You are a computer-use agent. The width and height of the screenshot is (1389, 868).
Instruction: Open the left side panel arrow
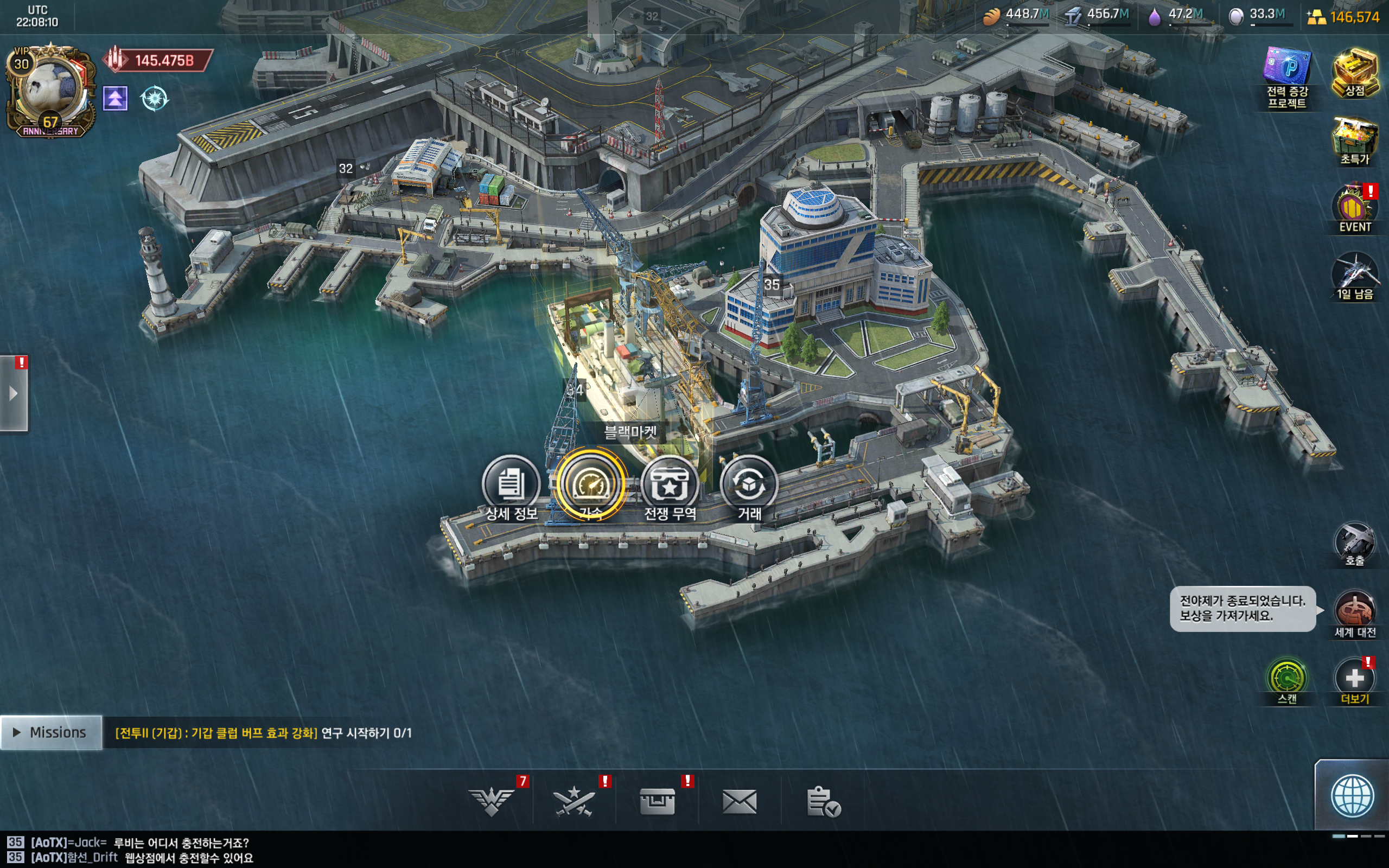(x=14, y=394)
